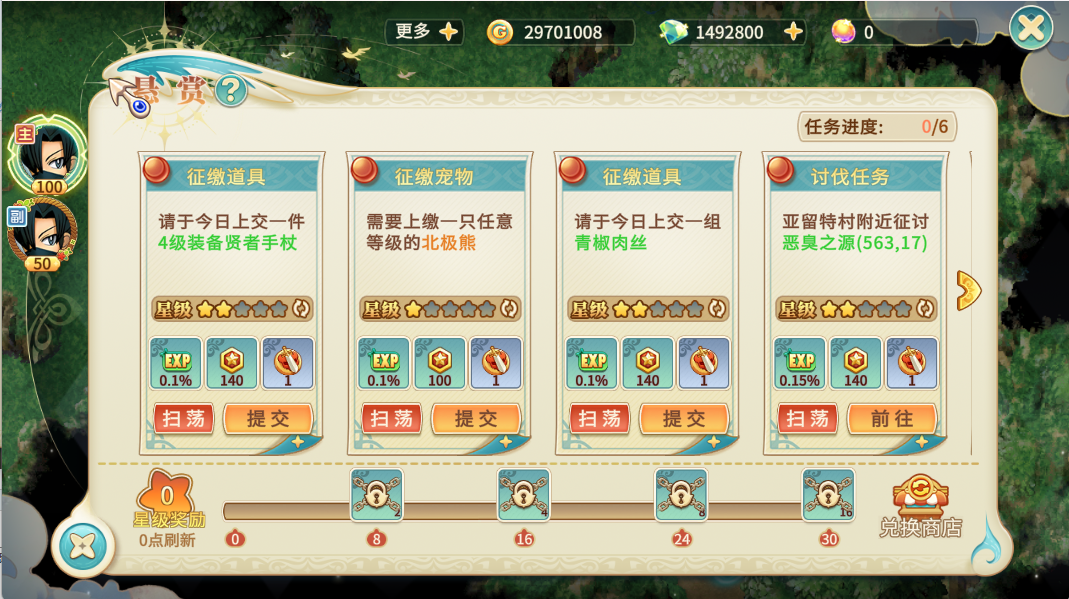Open the 更多 menu button
Viewport: 1069px width, 599px height.
423,32
